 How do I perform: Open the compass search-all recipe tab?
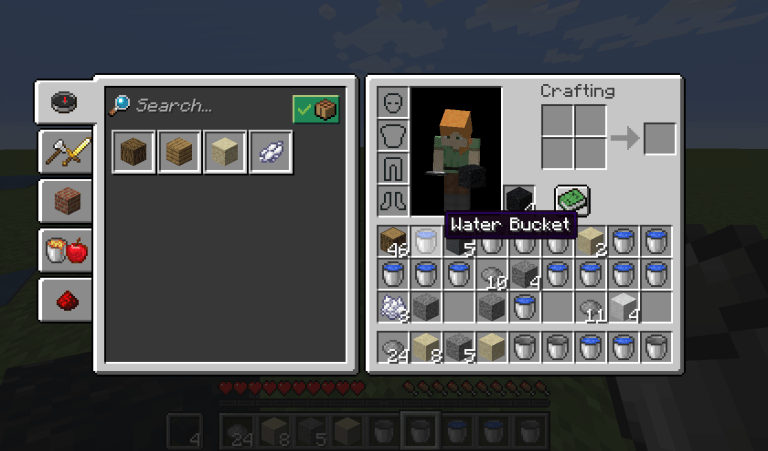(64, 102)
